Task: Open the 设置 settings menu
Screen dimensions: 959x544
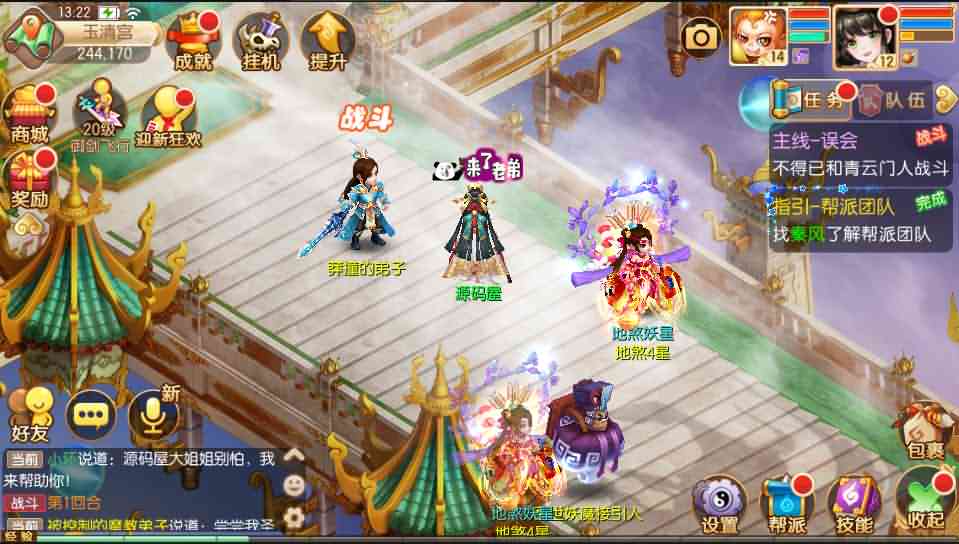Action: click(720, 502)
